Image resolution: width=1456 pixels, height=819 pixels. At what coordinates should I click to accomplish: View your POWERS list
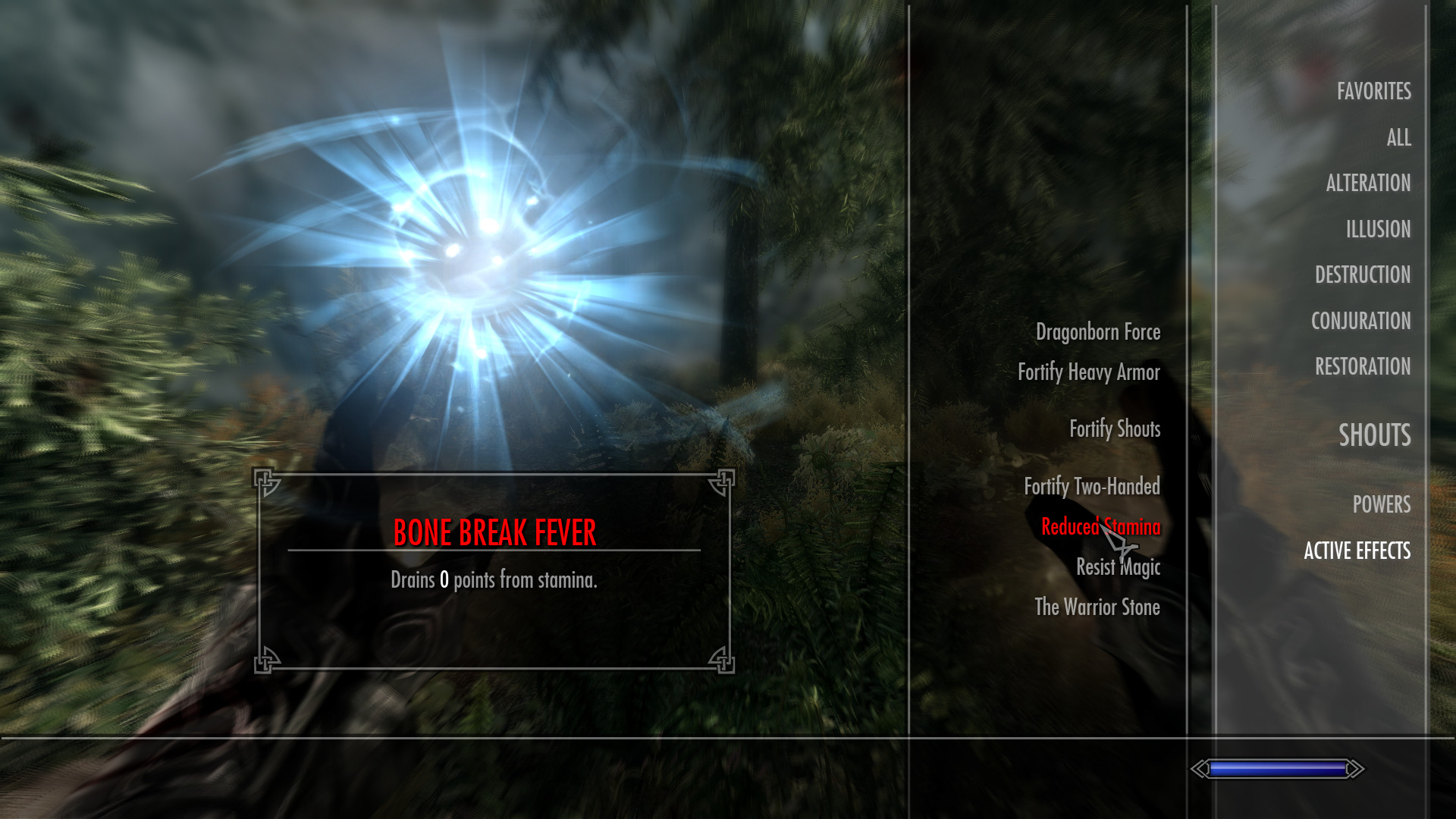click(1380, 504)
